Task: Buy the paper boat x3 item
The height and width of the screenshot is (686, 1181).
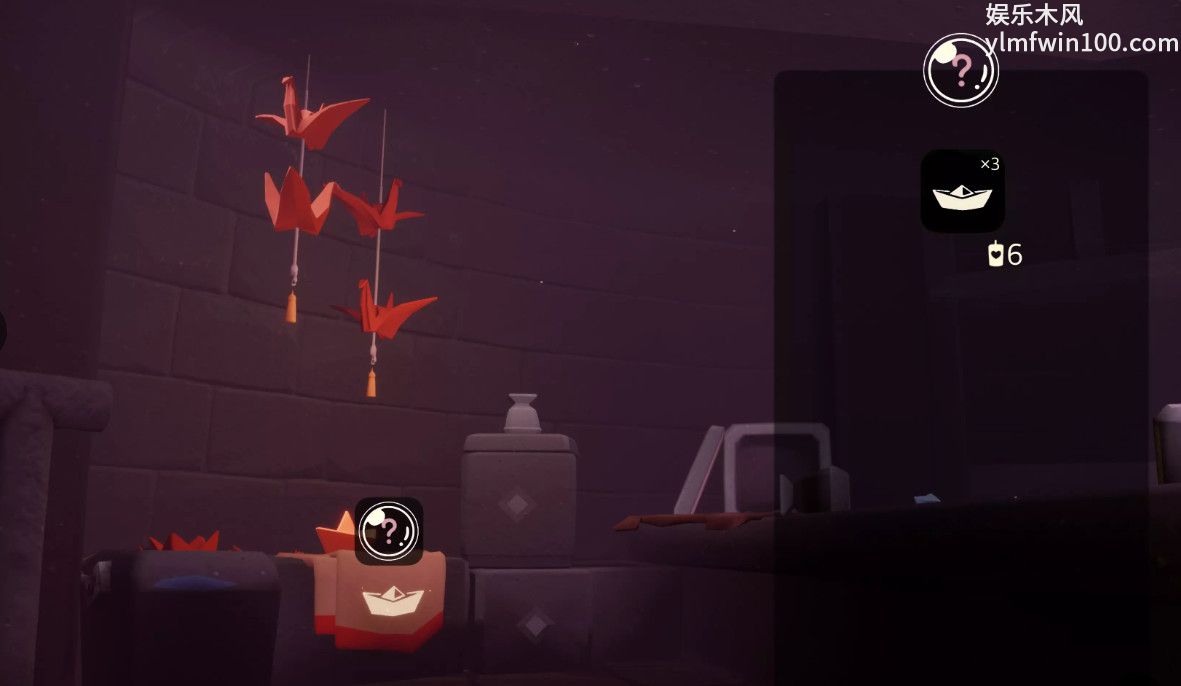Action: [x=962, y=192]
